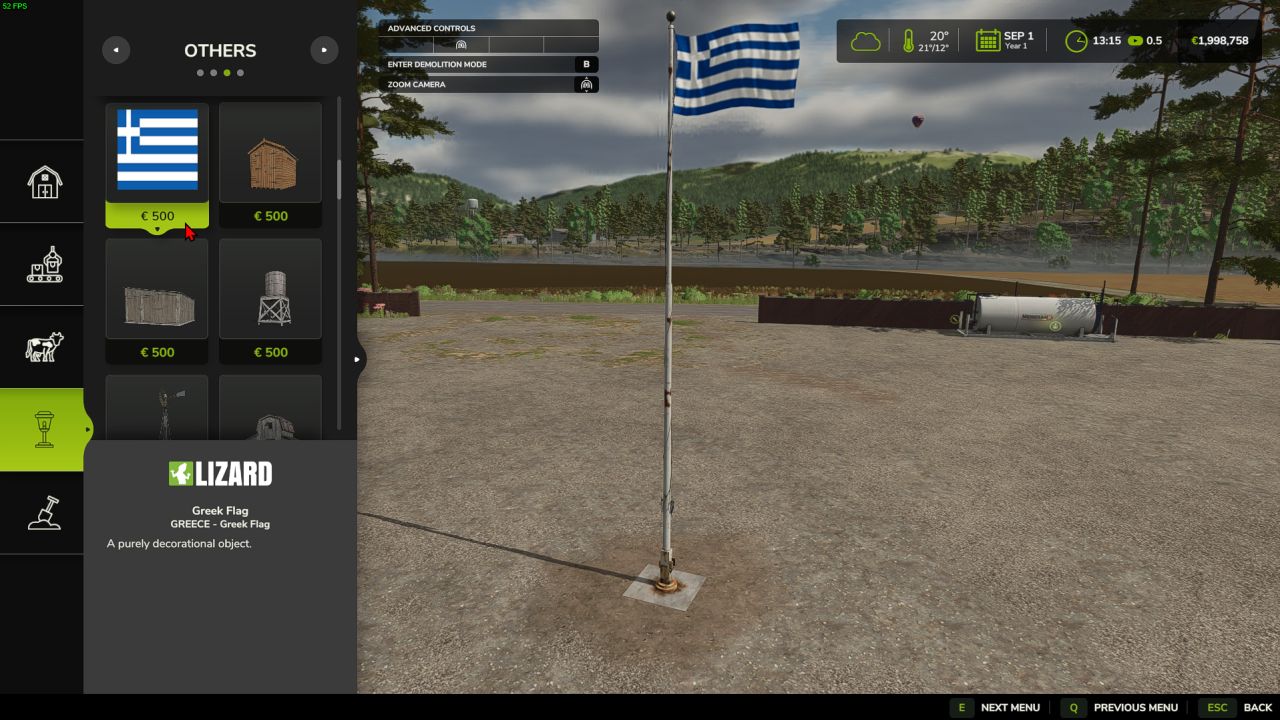The height and width of the screenshot is (720, 1280).
Task: Select the windmill pump item
Action: tap(157, 410)
